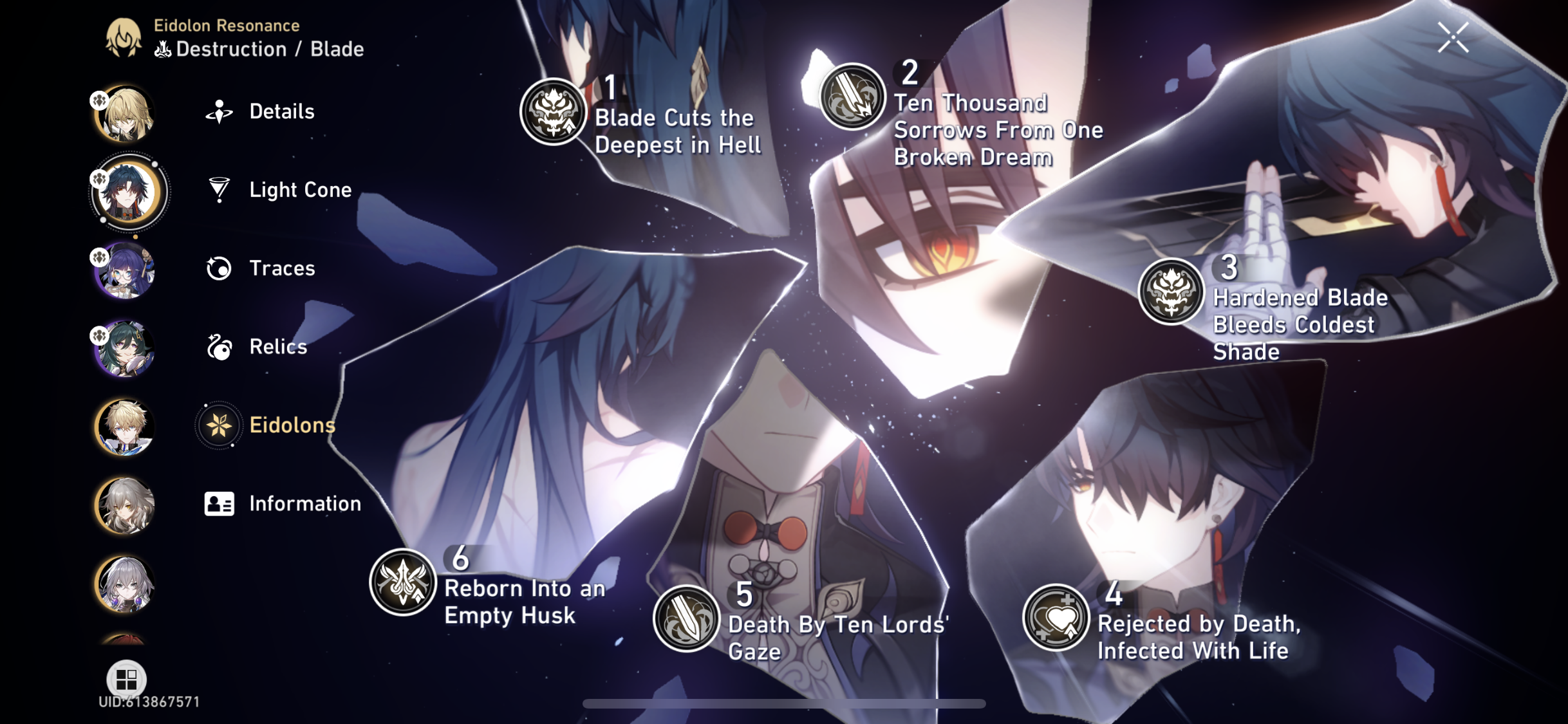Click the Light Cone text label
1568x724 pixels.
[300, 190]
